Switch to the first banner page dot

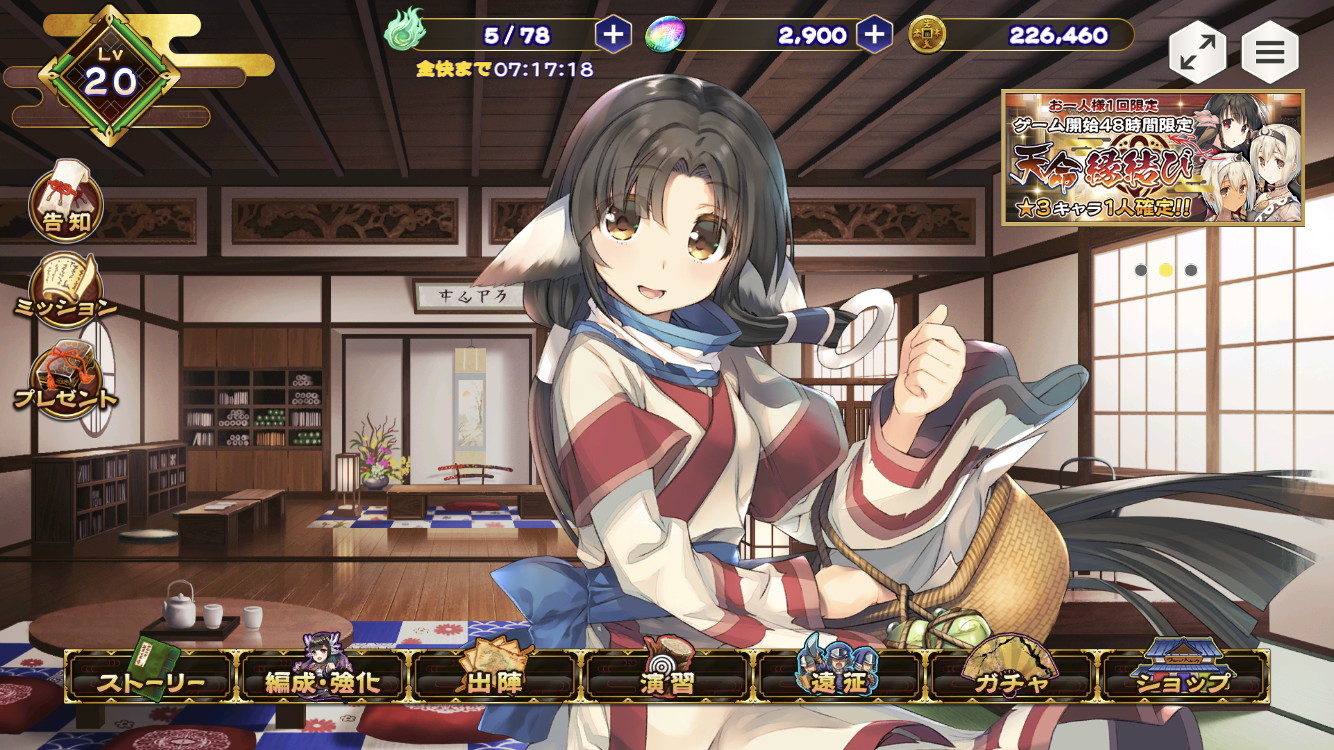pos(1141,270)
